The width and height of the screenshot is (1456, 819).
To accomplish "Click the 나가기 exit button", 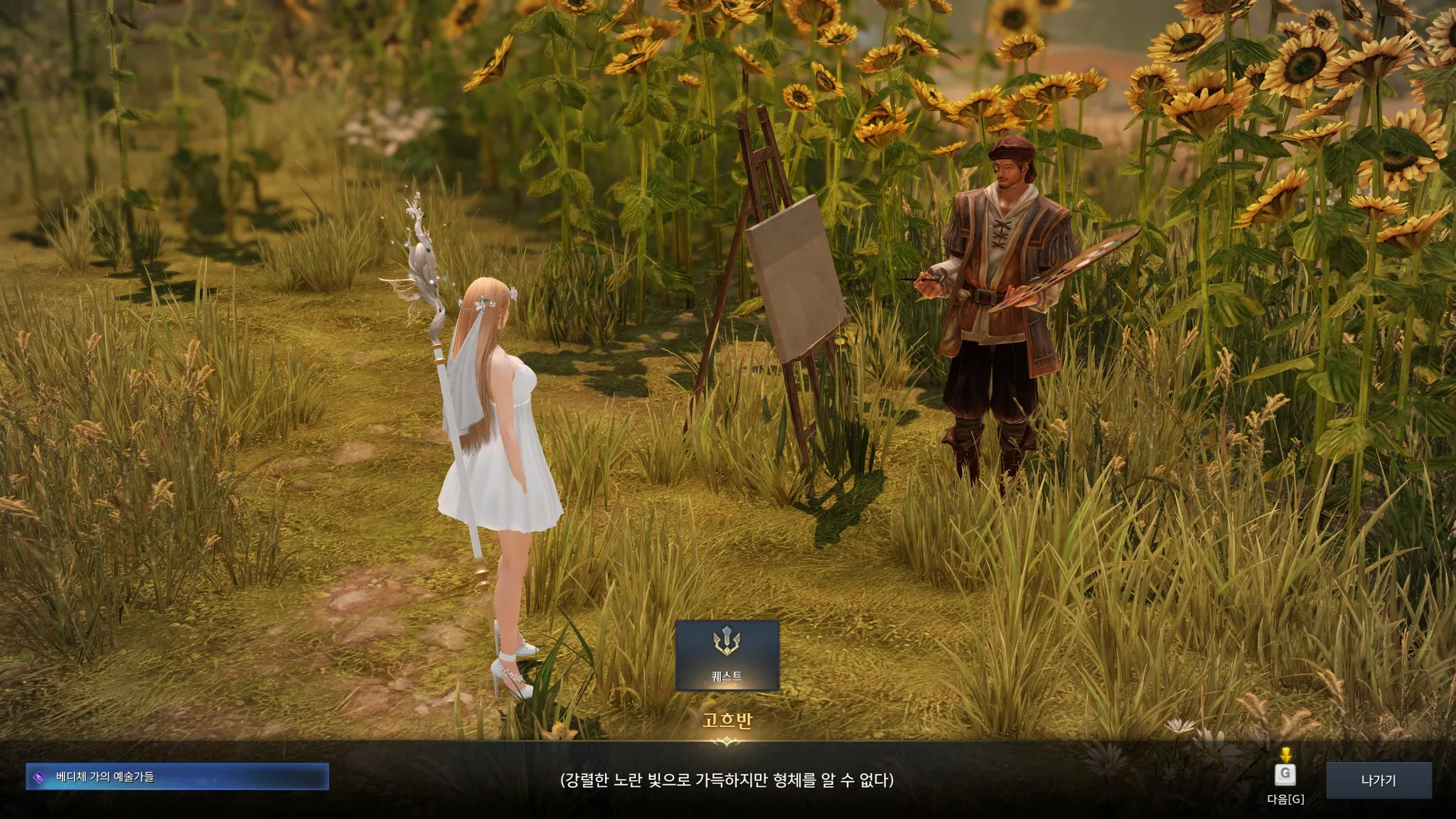I will [x=1378, y=781].
